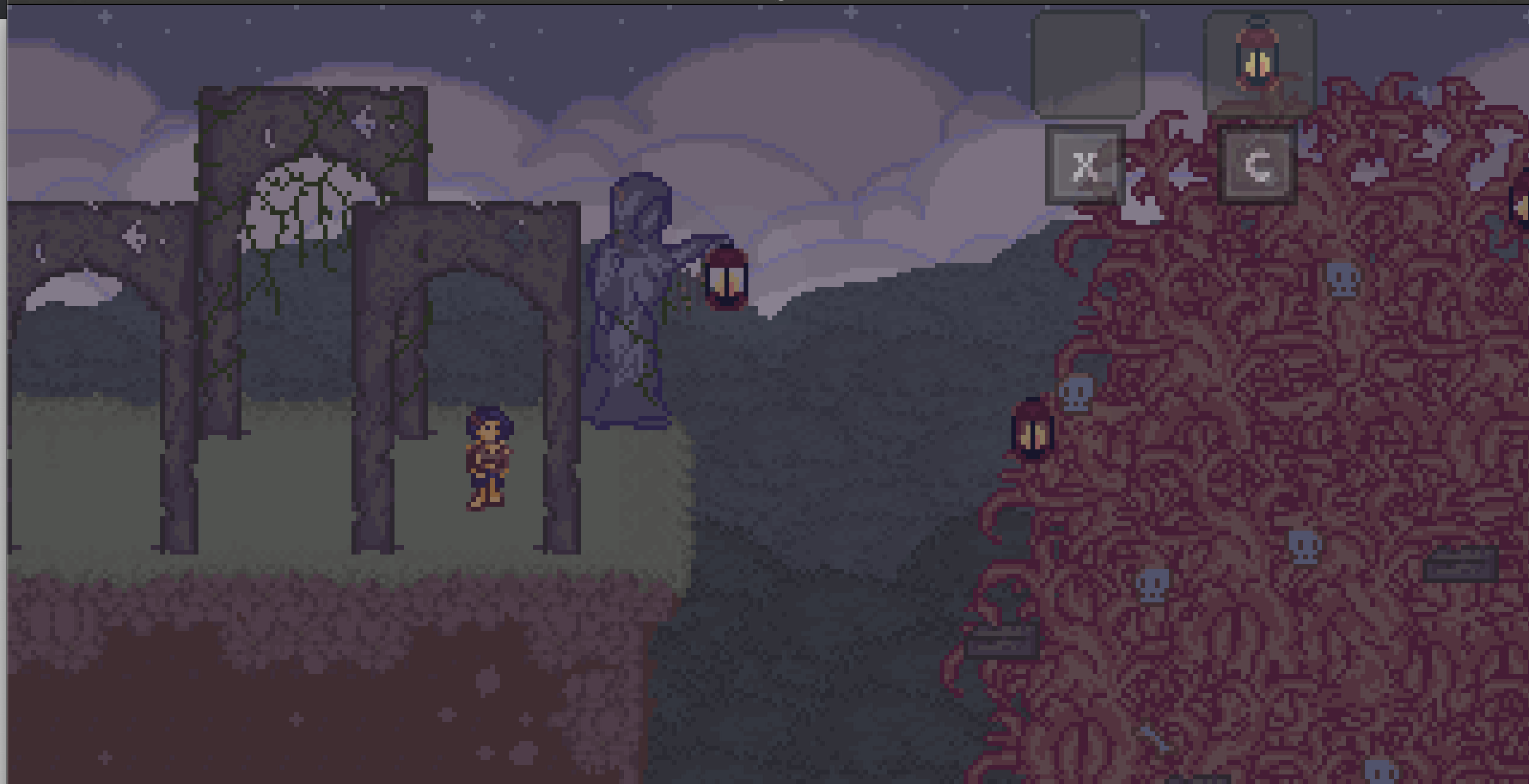The image size is (1529, 784).
Task: Click the bone sword buried in the vines
Action: (1154, 740)
